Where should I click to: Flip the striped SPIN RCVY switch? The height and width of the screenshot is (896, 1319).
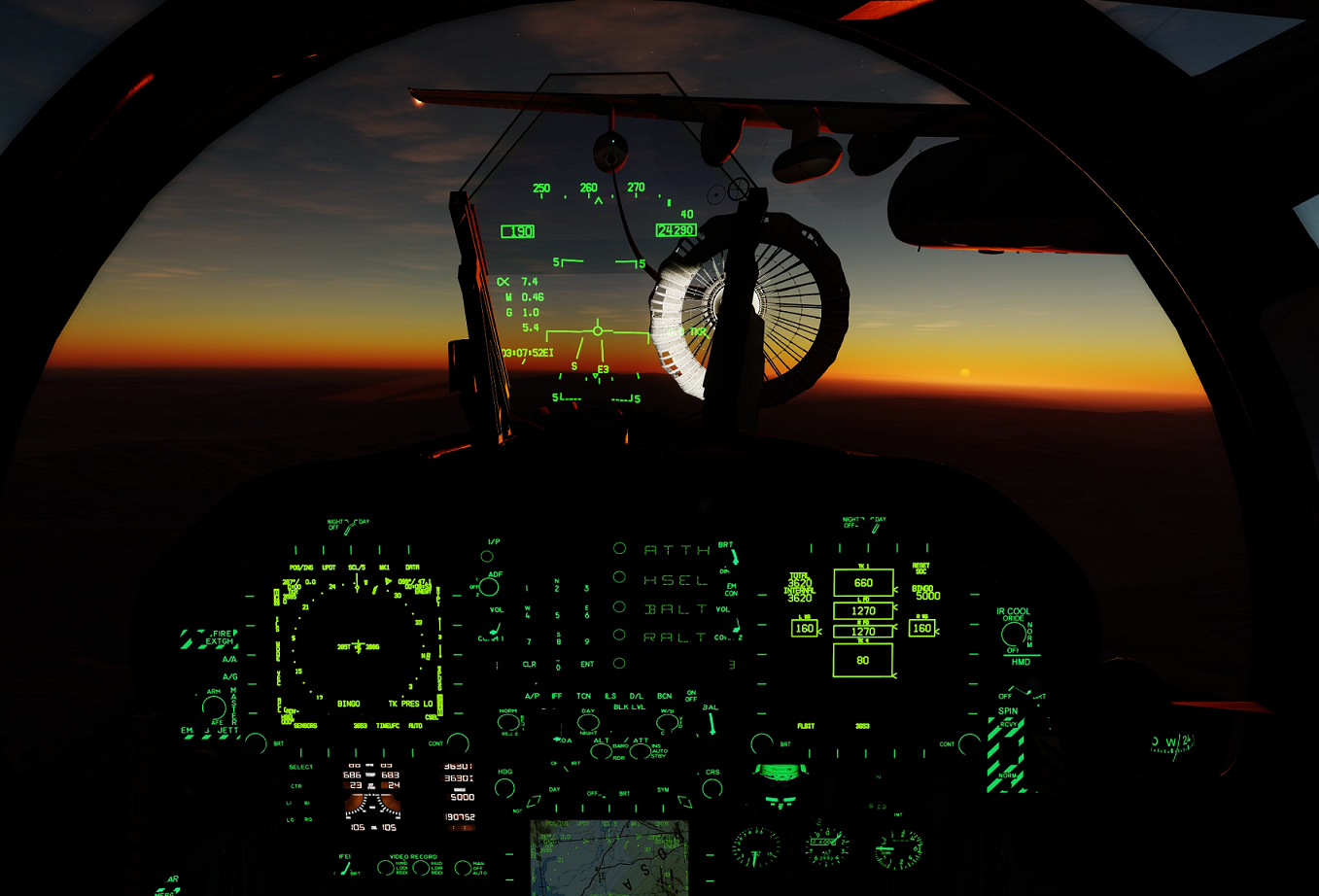(x=1006, y=753)
